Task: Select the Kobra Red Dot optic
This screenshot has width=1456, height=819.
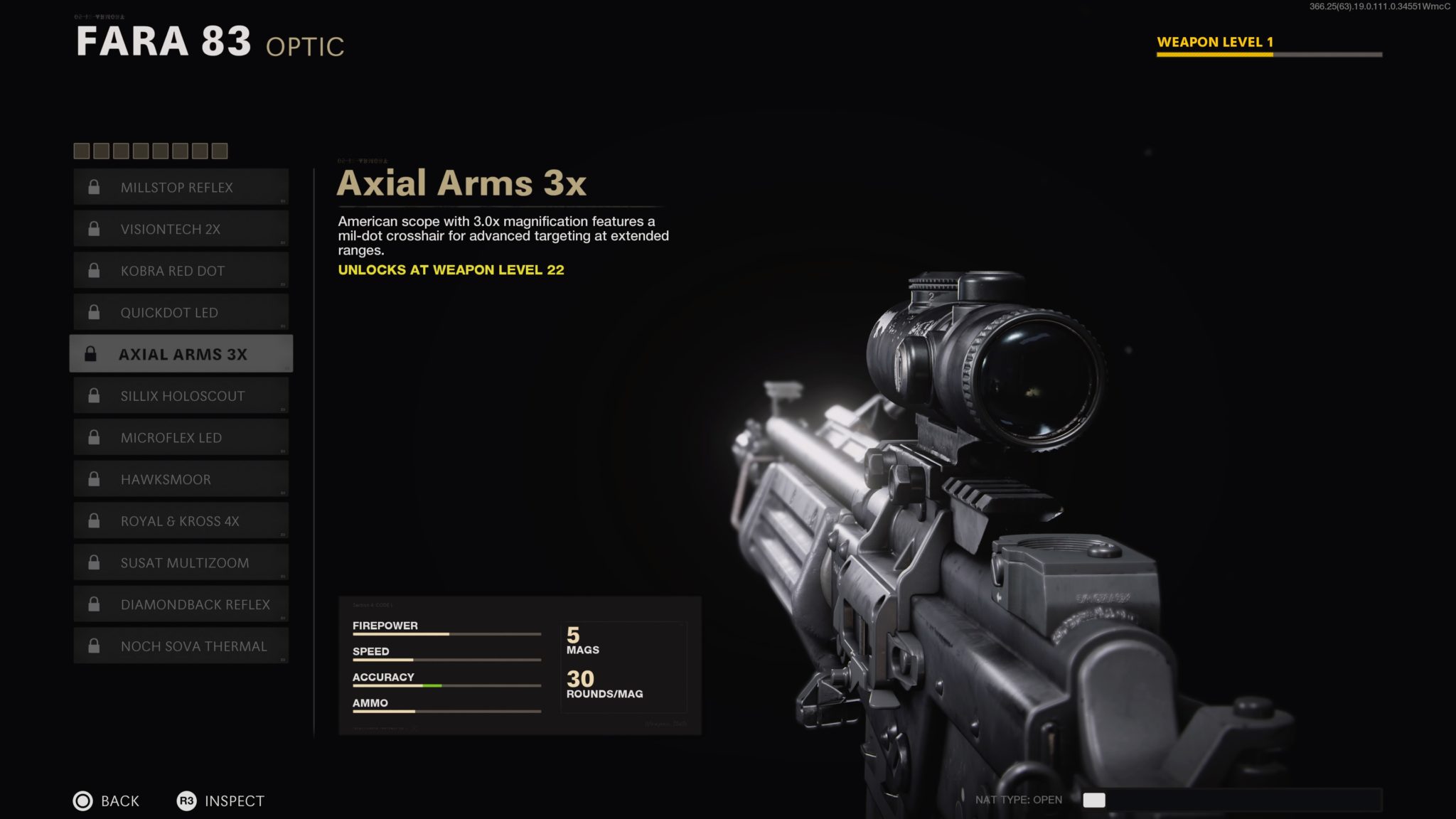Action: point(181,270)
